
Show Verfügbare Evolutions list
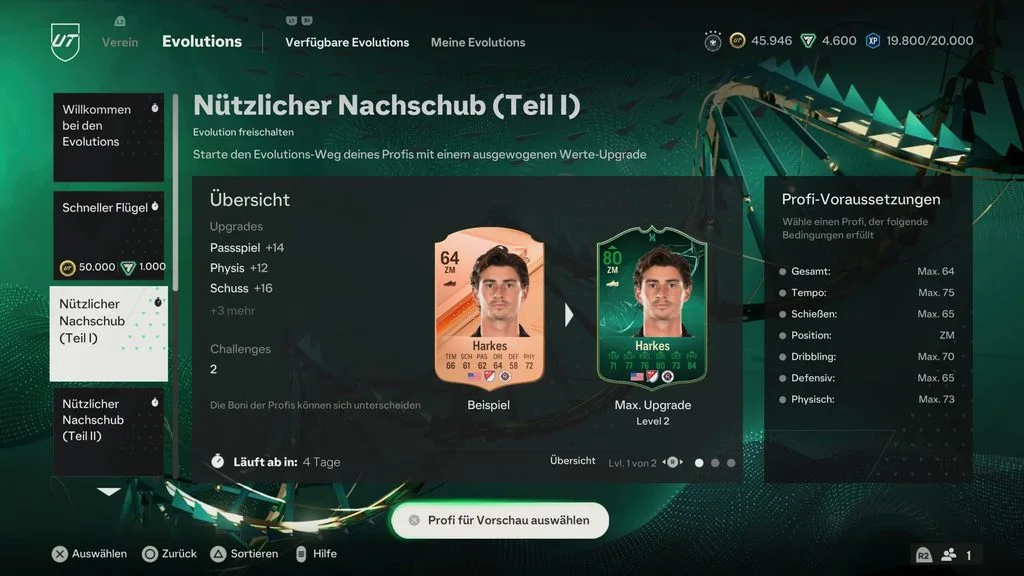(347, 42)
